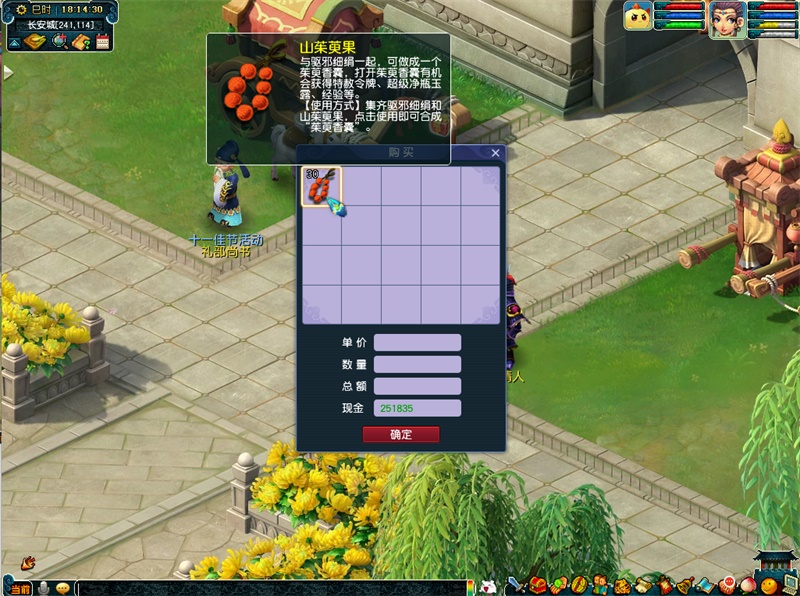800x596 pixels.
Task: Open the world map magnifier icon
Action: (x=59, y=41)
